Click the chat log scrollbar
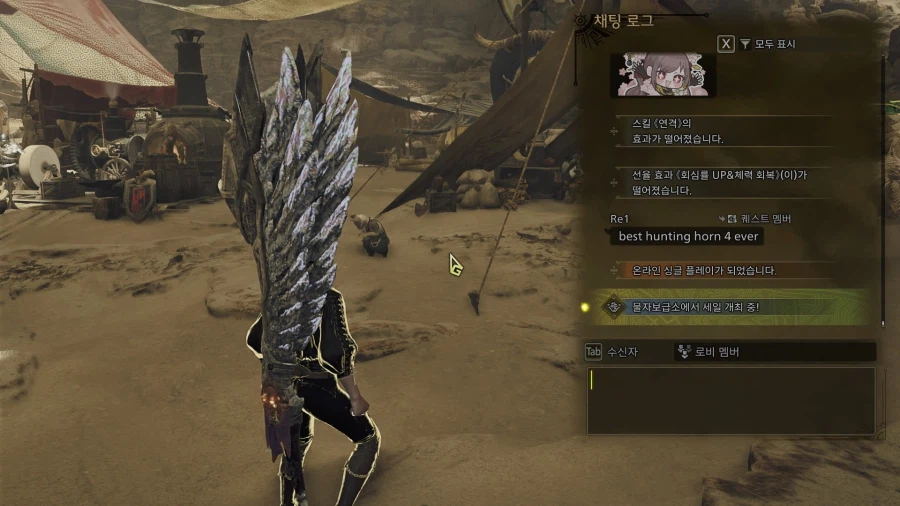This screenshot has height=506, width=900. [883, 190]
